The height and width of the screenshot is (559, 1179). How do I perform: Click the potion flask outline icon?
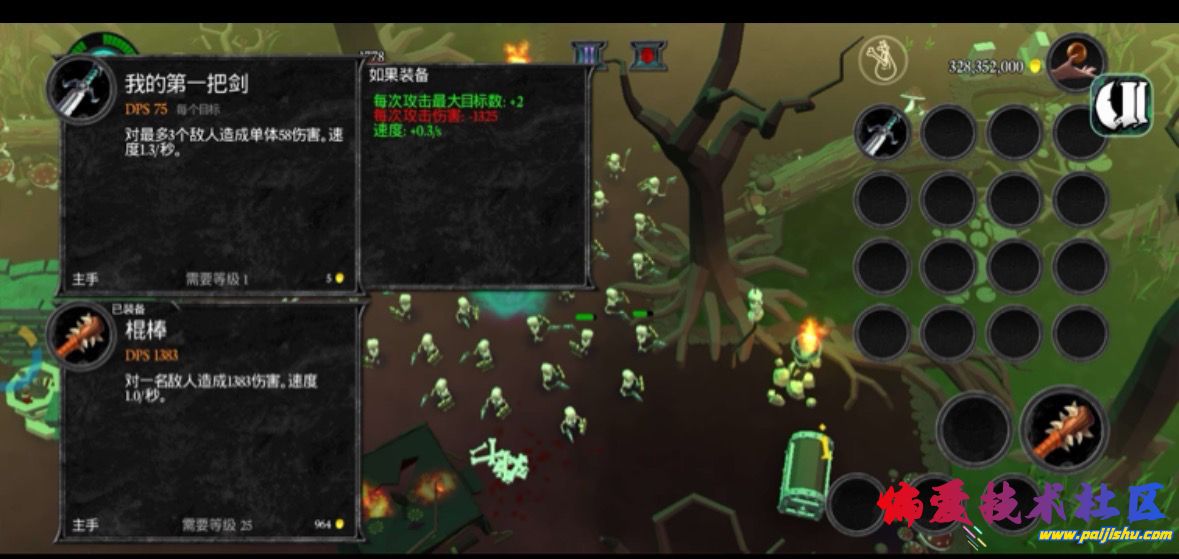(x=884, y=61)
